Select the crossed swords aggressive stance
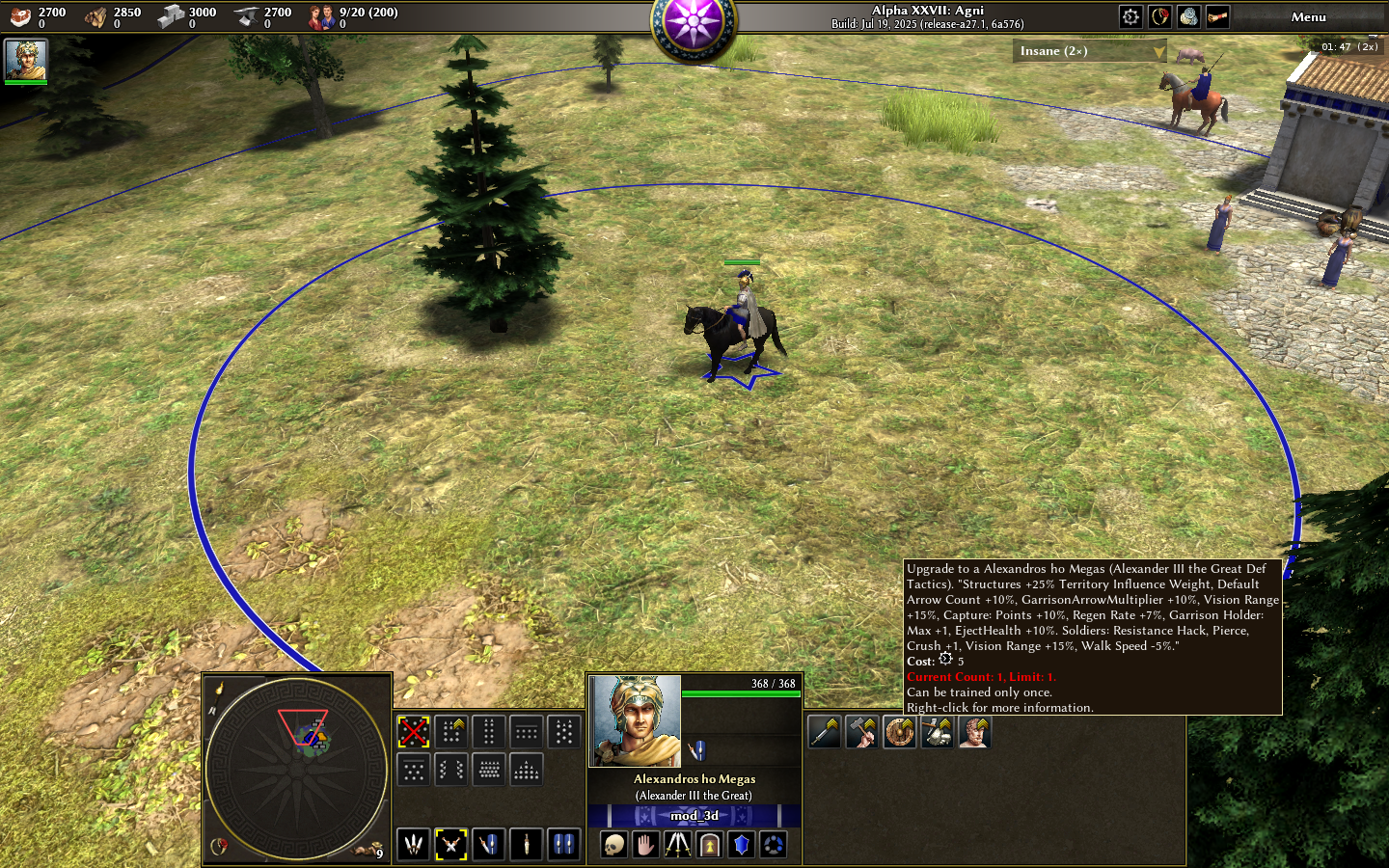Image resolution: width=1389 pixels, height=868 pixels. click(450, 845)
